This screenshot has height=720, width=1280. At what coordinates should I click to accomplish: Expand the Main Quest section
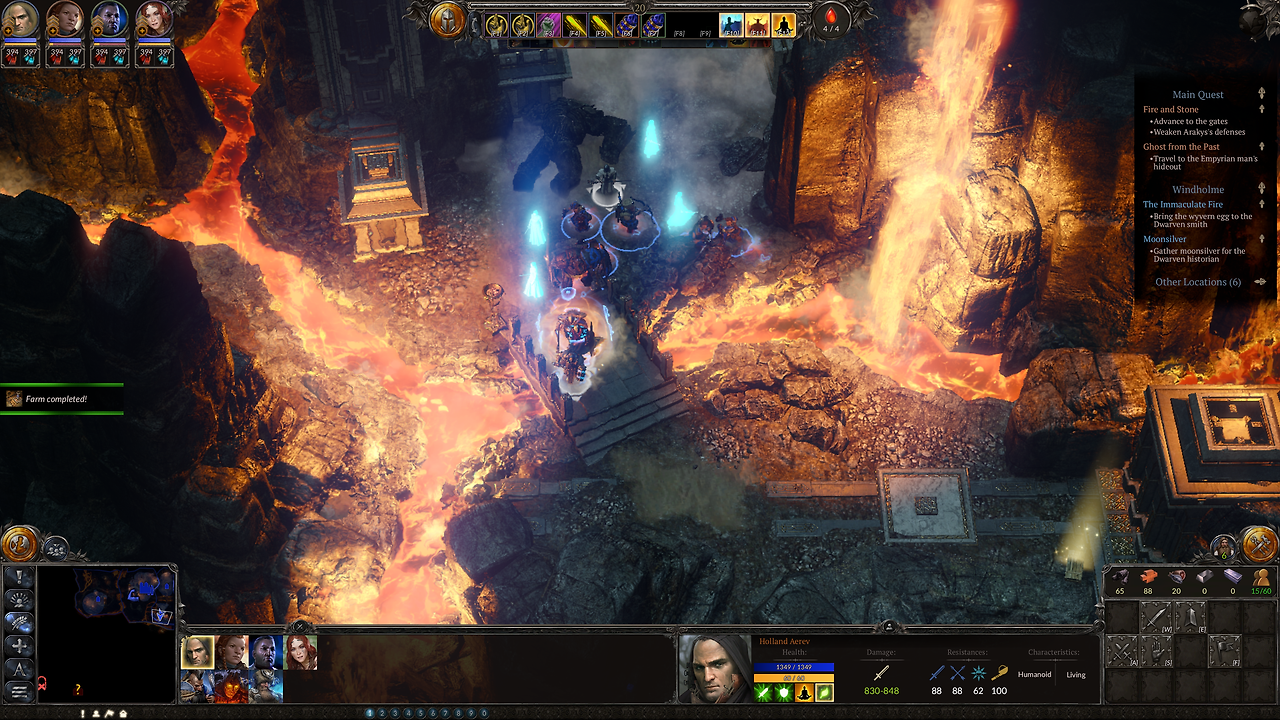pyautogui.click(x=1197, y=95)
